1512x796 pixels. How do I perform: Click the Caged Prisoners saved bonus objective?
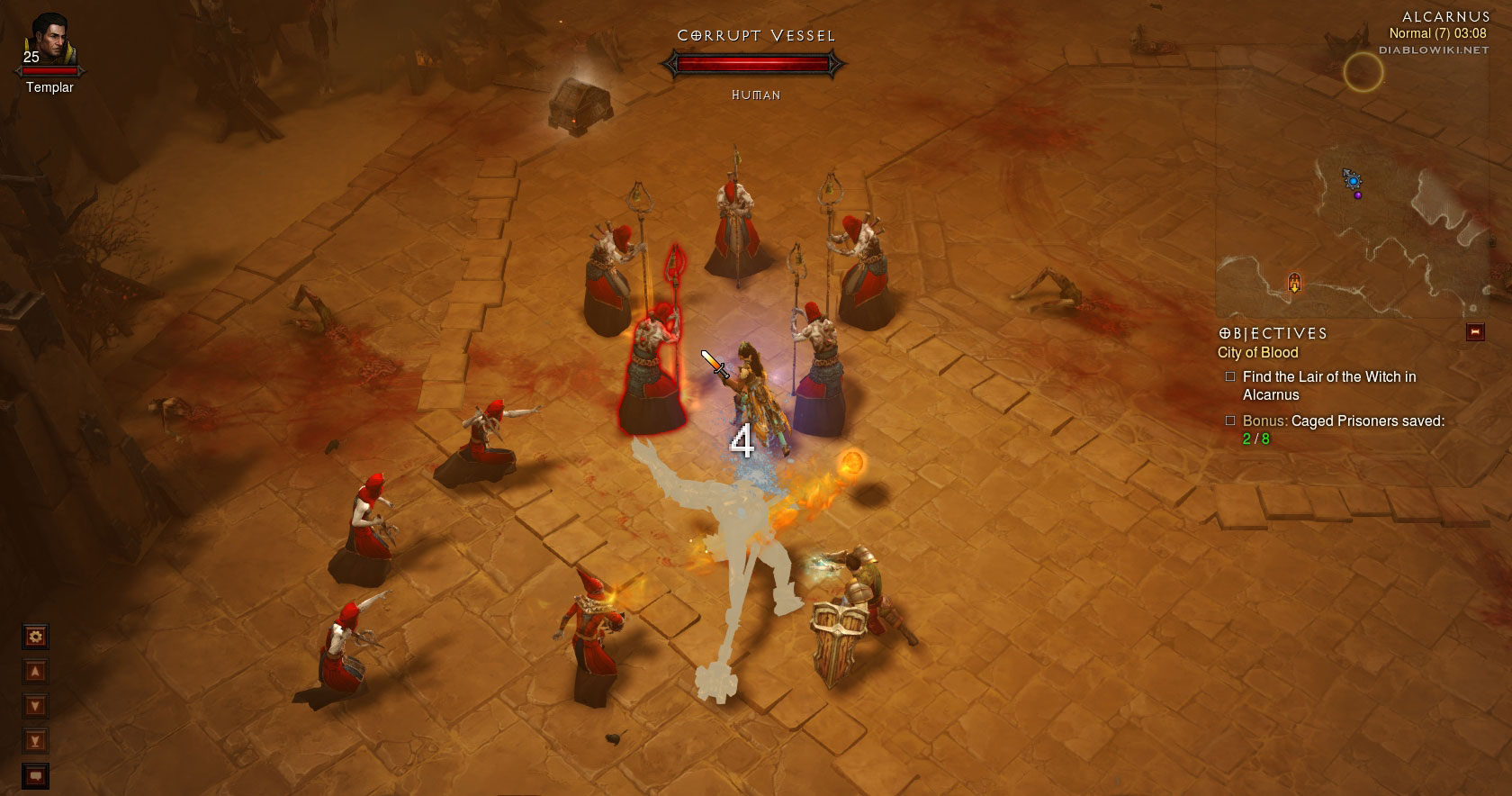pyautogui.click(x=1343, y=430)
